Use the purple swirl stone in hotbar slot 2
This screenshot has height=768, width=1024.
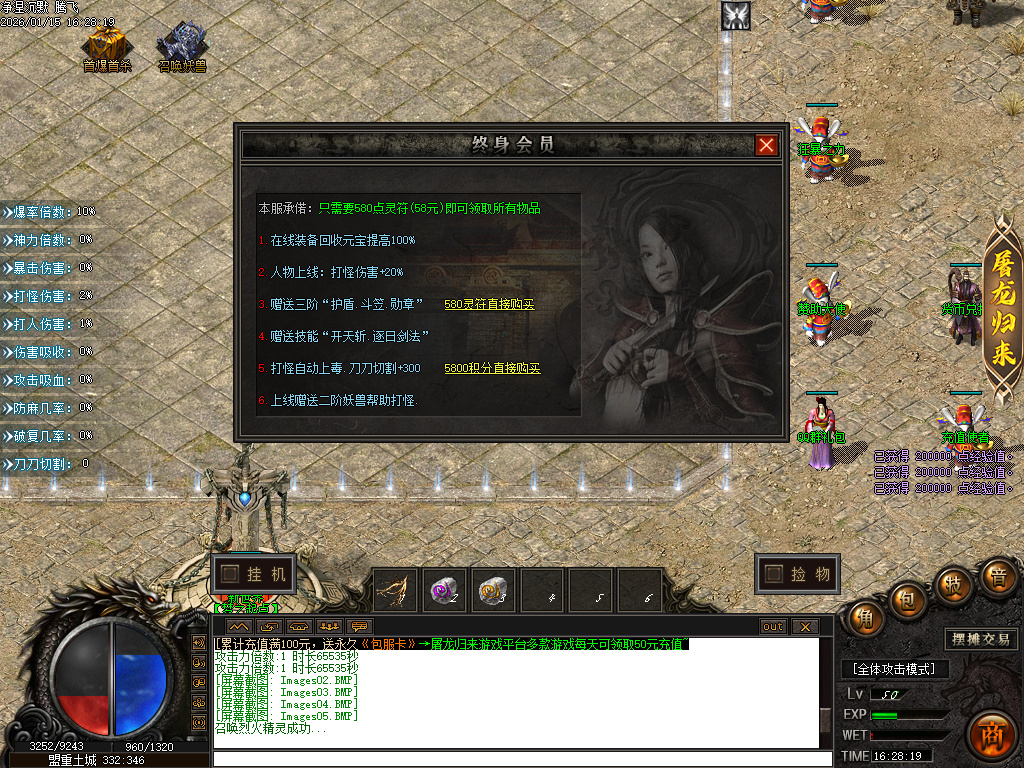445,590
